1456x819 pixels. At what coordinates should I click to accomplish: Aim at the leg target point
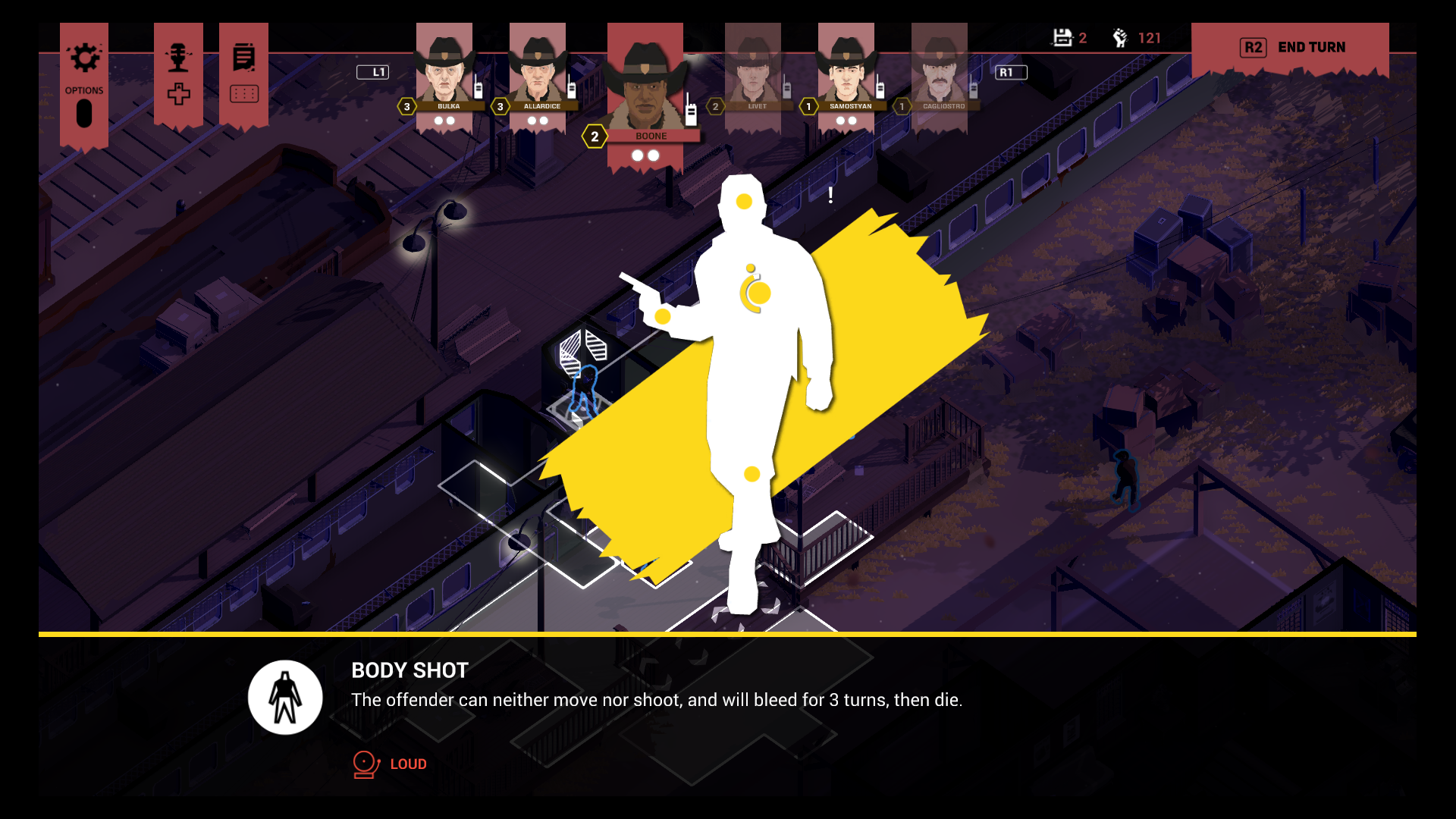pos(752,475)
